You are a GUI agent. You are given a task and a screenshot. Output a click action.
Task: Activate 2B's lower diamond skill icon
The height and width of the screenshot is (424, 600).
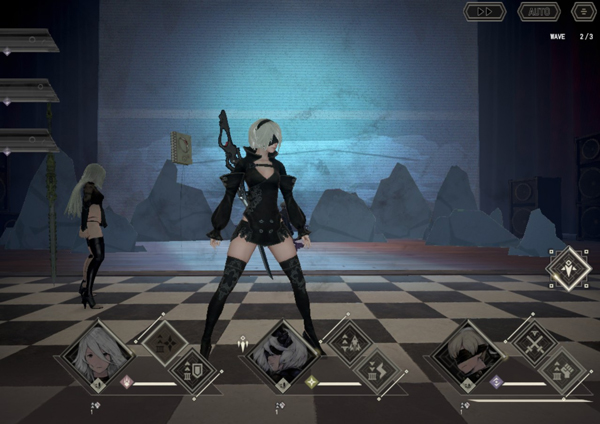pyautogui.click(x=378, y=369)
